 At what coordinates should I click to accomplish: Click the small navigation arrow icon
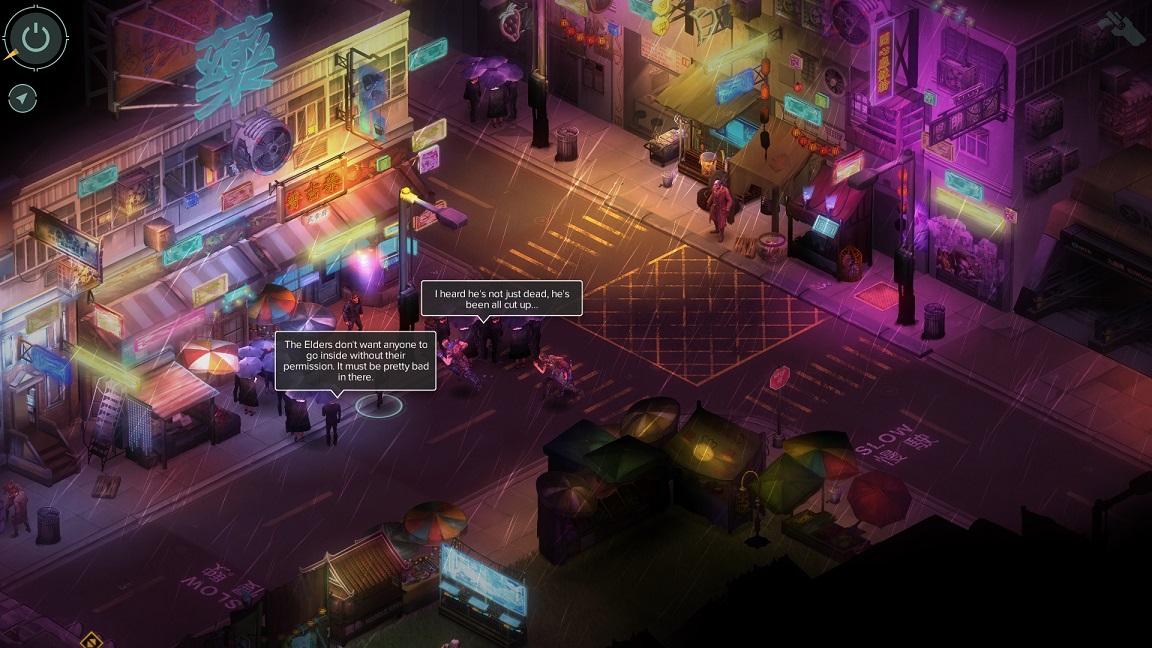(22, 98)
